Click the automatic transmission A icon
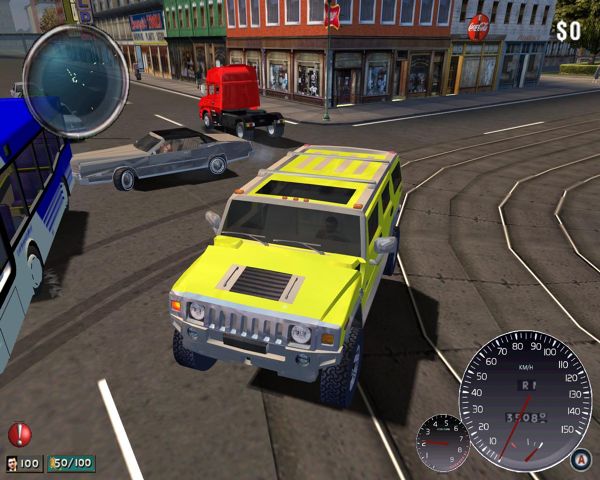600x480 pixels. coord(579,458)
